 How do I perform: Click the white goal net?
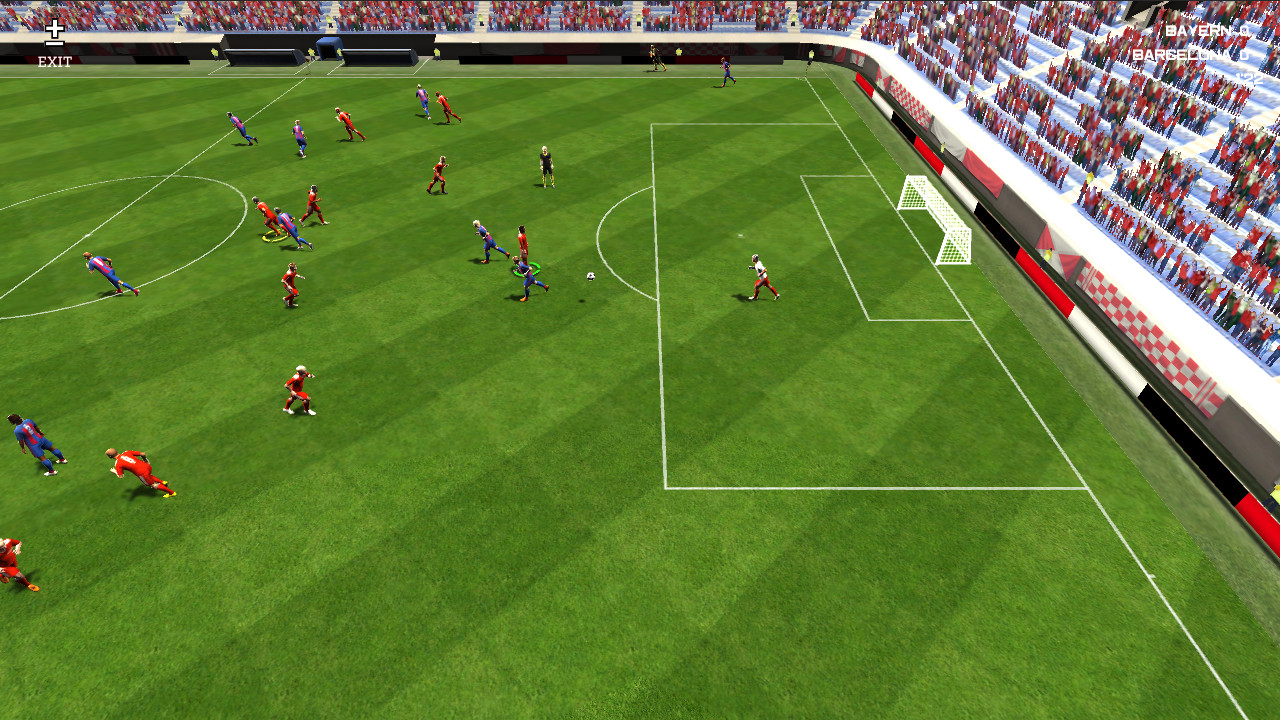coord(935,220)
